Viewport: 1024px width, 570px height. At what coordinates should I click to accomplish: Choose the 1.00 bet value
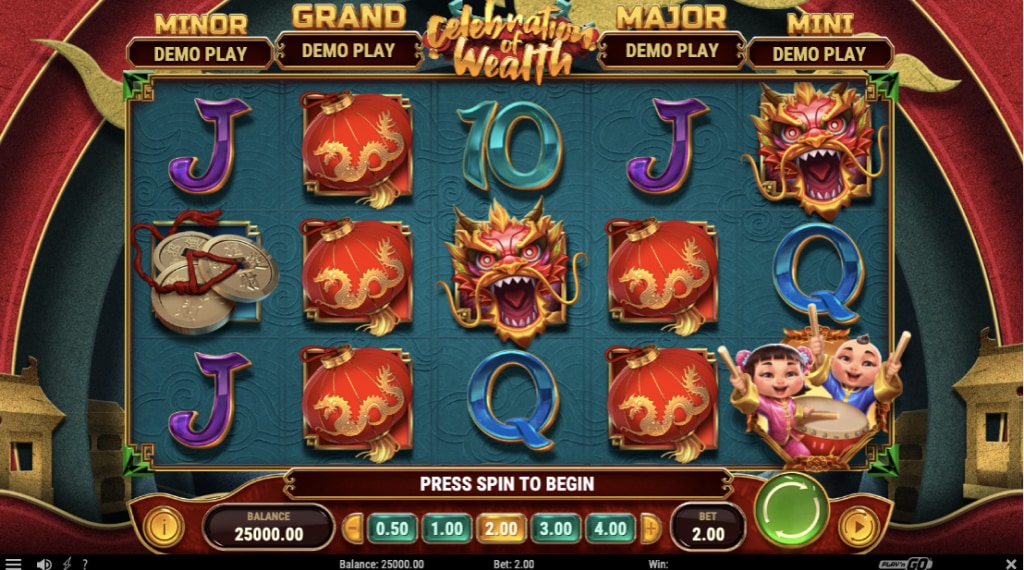tap(446, 528)
